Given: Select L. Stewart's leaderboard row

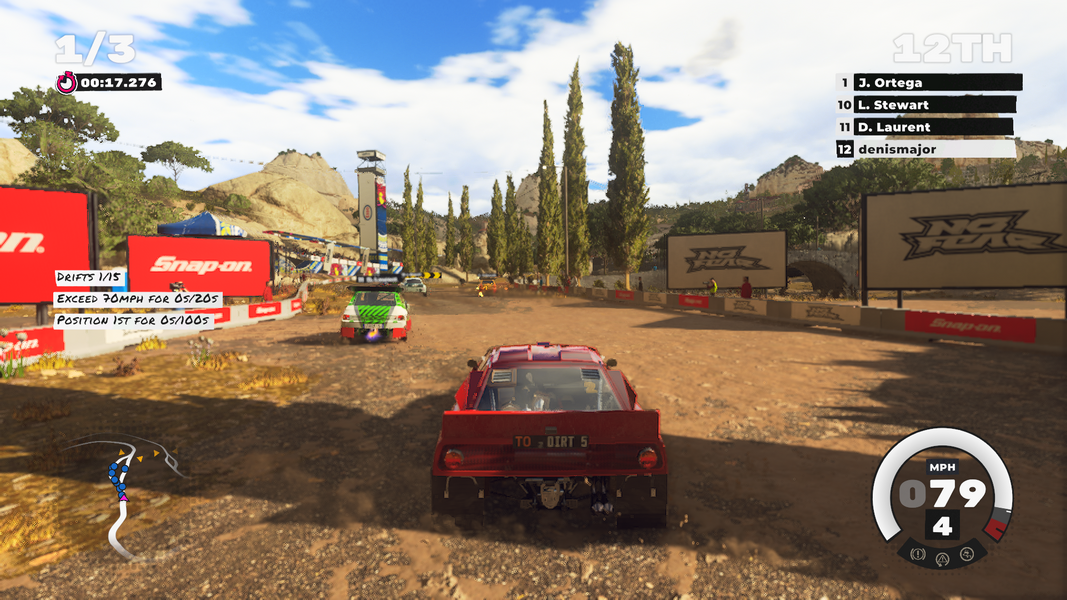Looking at the screenshot, I should tap(926, 105).
